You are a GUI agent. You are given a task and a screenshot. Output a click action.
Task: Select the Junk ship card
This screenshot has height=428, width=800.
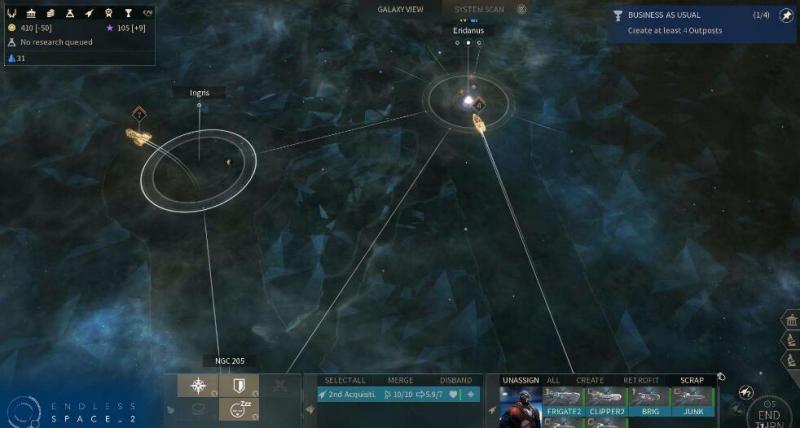(692, 402)
